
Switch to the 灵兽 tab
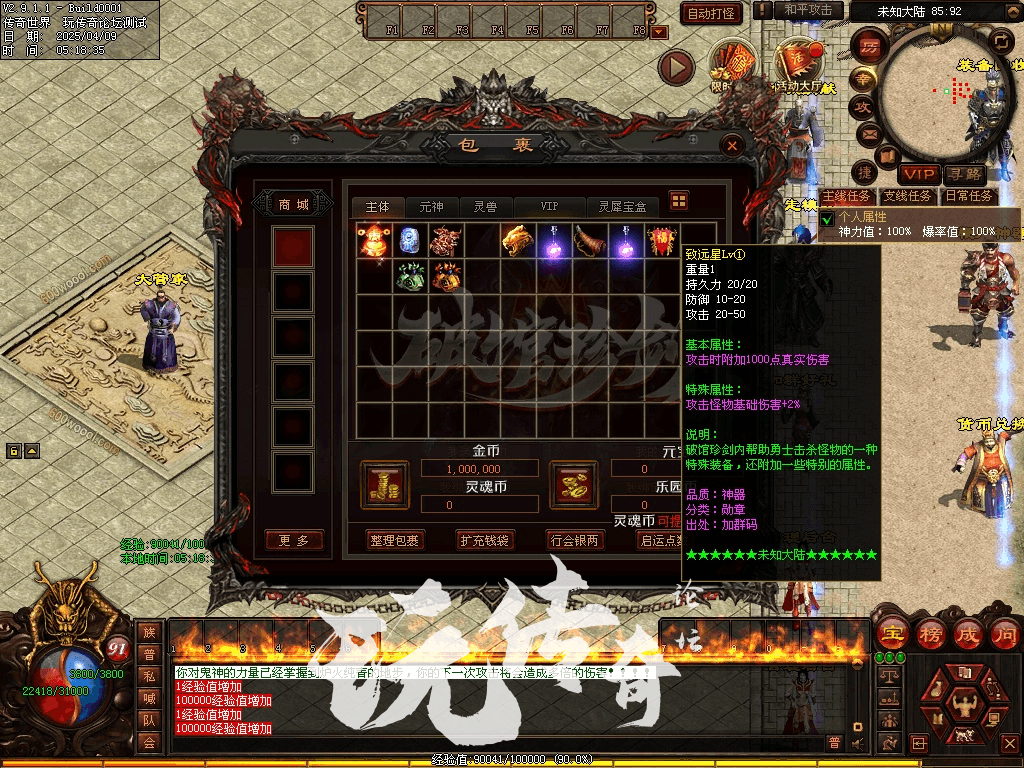485,207
